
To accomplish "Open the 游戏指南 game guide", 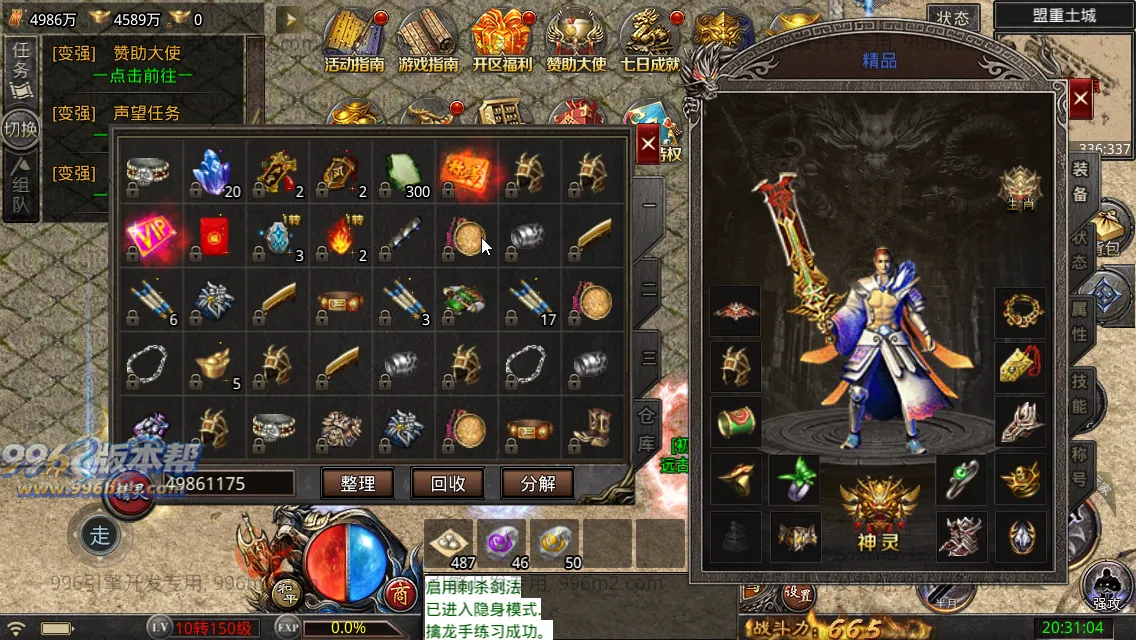I will [428, 42].
